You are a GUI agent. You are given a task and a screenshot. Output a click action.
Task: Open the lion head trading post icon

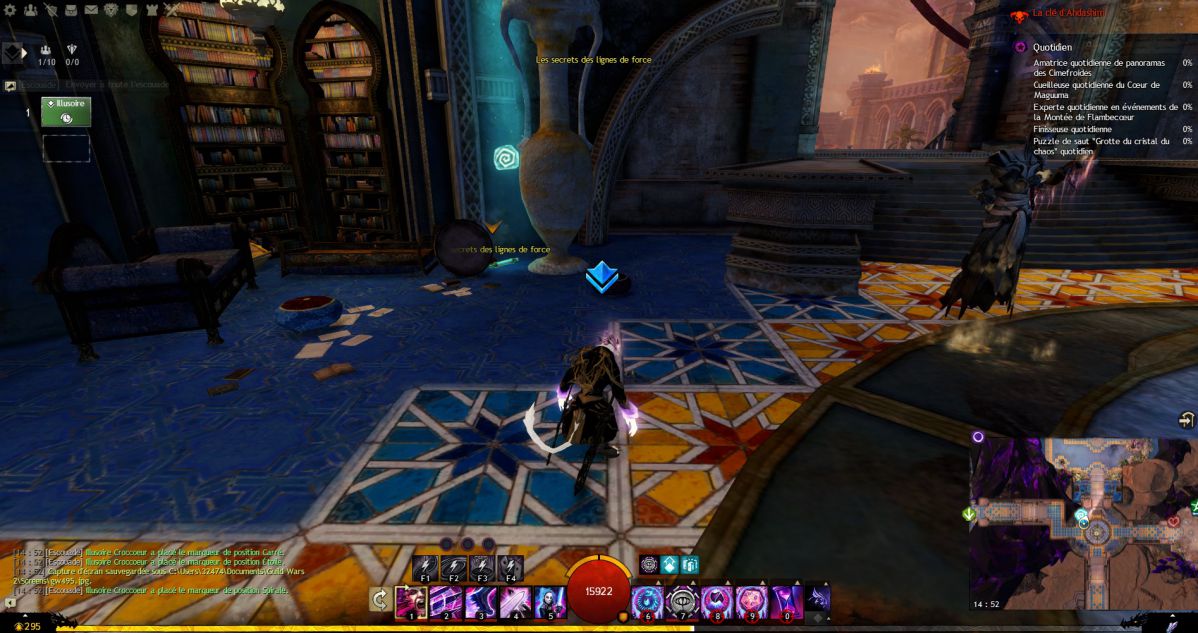pyautogui.click(x=111, y=10)
